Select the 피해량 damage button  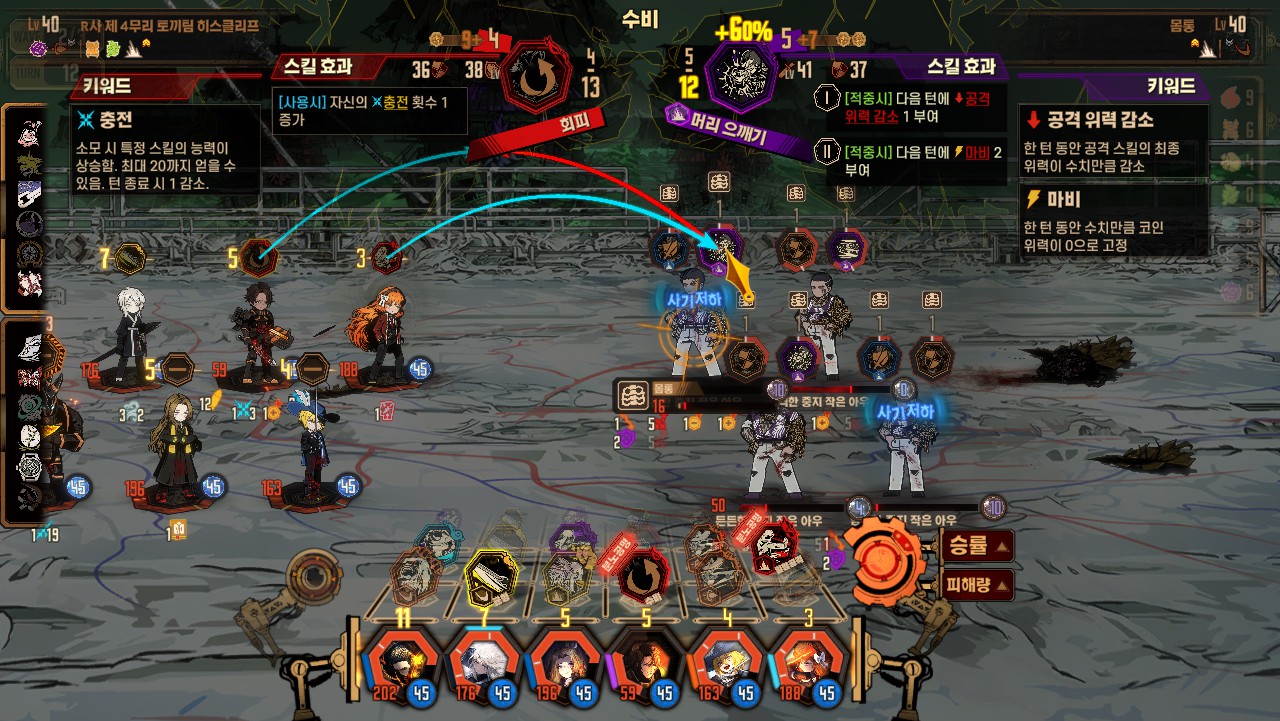click(x=977, y=585)
